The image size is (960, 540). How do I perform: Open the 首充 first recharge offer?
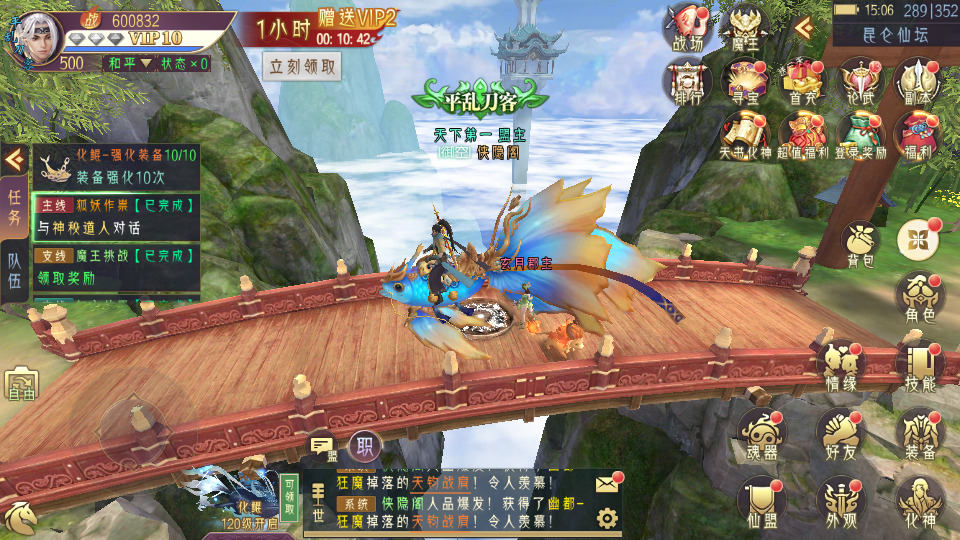coord(802,83)
